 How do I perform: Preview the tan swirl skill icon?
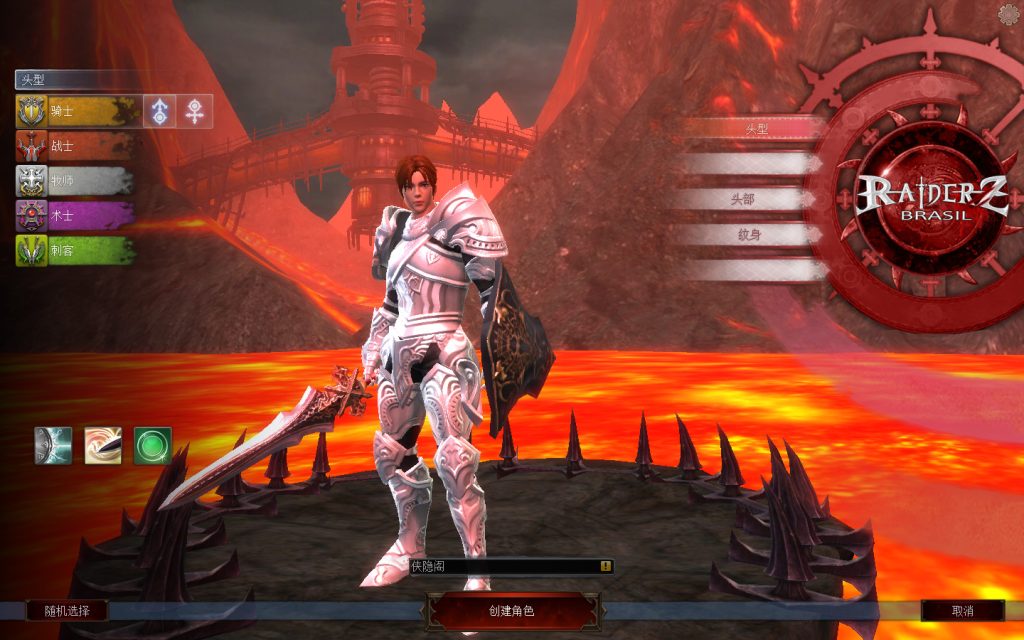(x=103, y=446)
